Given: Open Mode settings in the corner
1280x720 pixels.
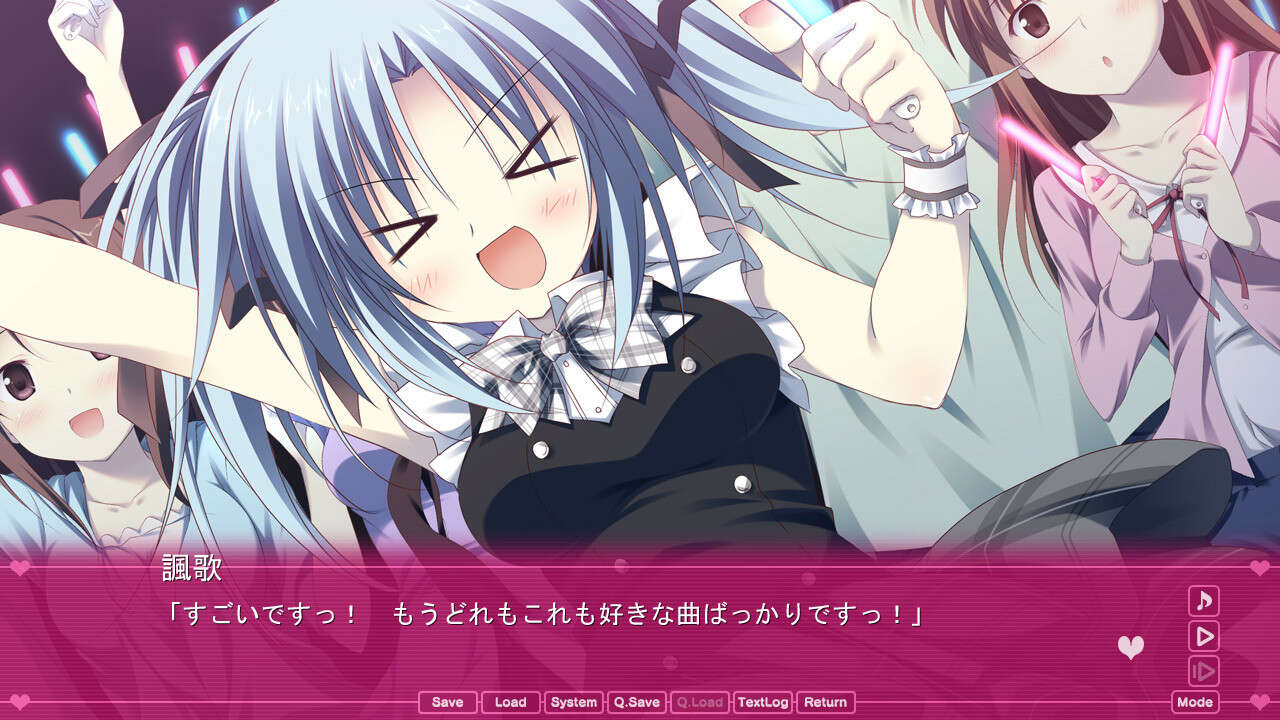Looking at the screenshot, I should click(x=1195, y=701).
